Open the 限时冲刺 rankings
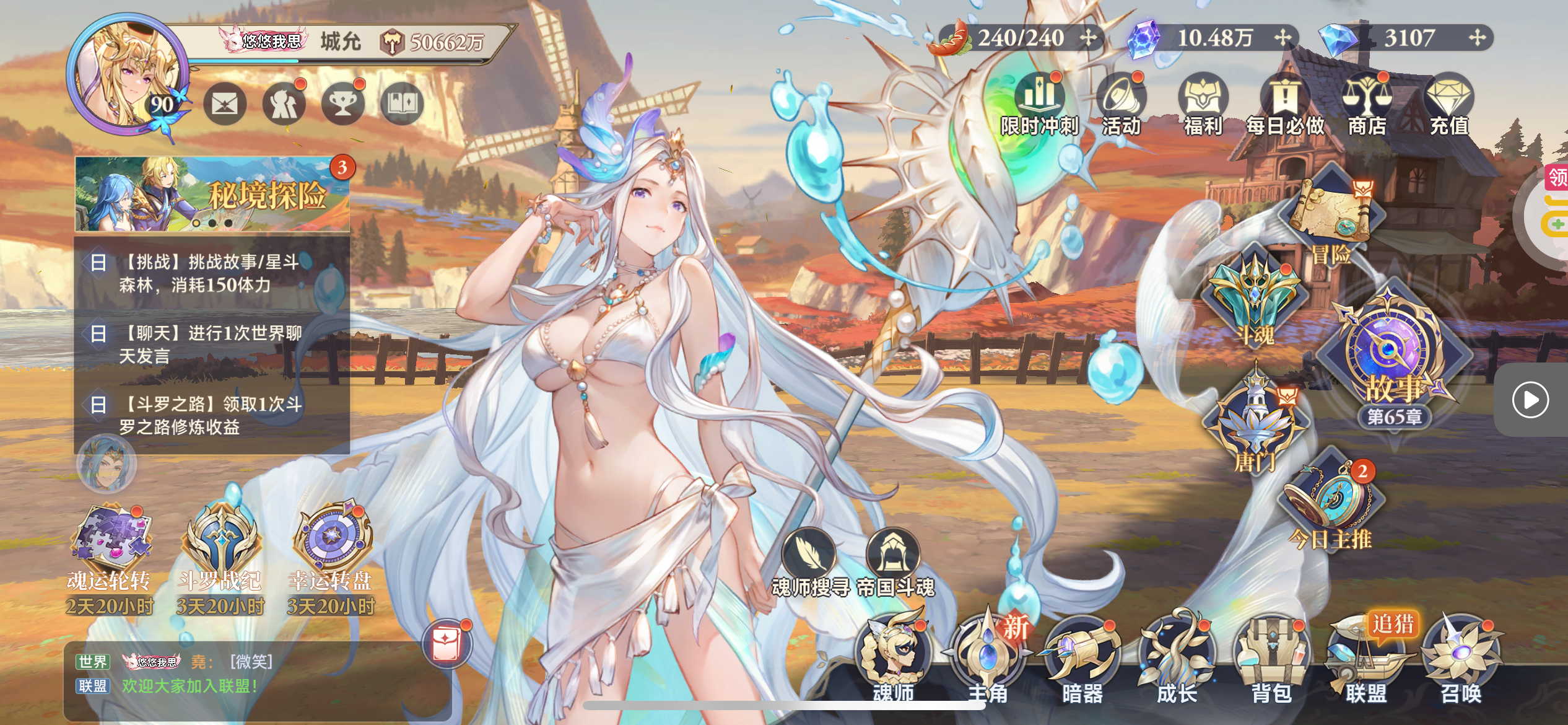 pyautogui.click(x=1040, y=104)
